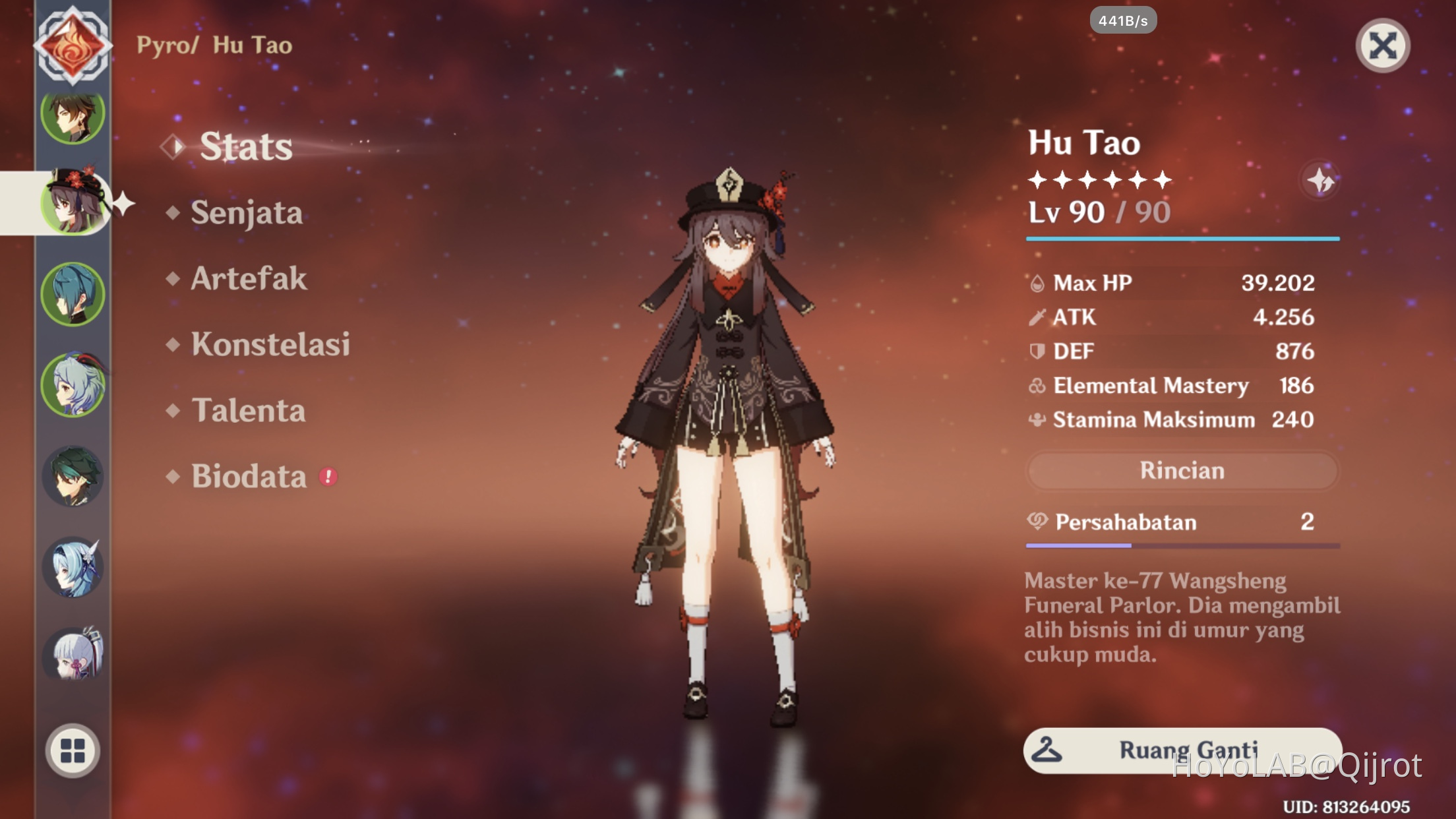Select Hu Tao's portrait in the sidebar
This screenshot has width=1456, height=819.
point(73,204)
